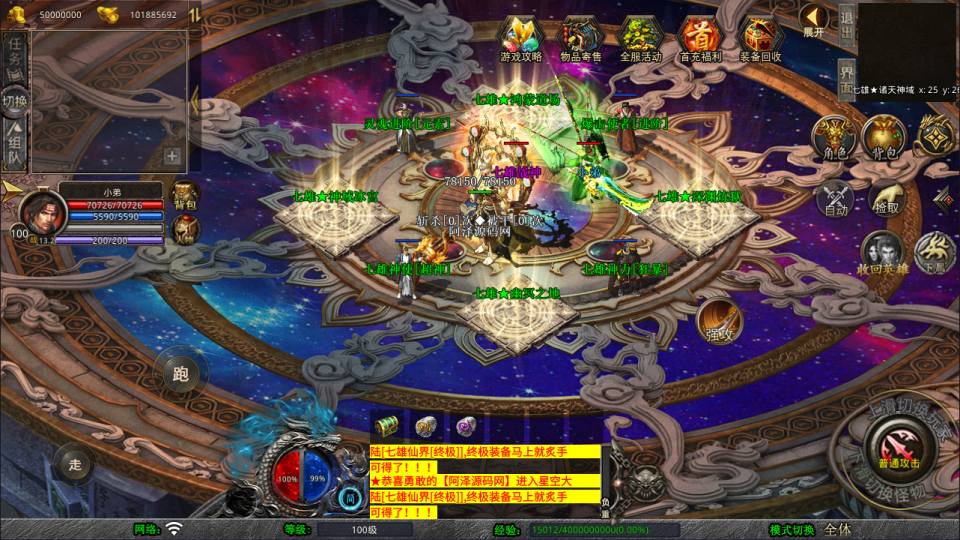960x540 pixels.
Task: Click the 下属 subordinate button
Action: click(x=935, y=252)
